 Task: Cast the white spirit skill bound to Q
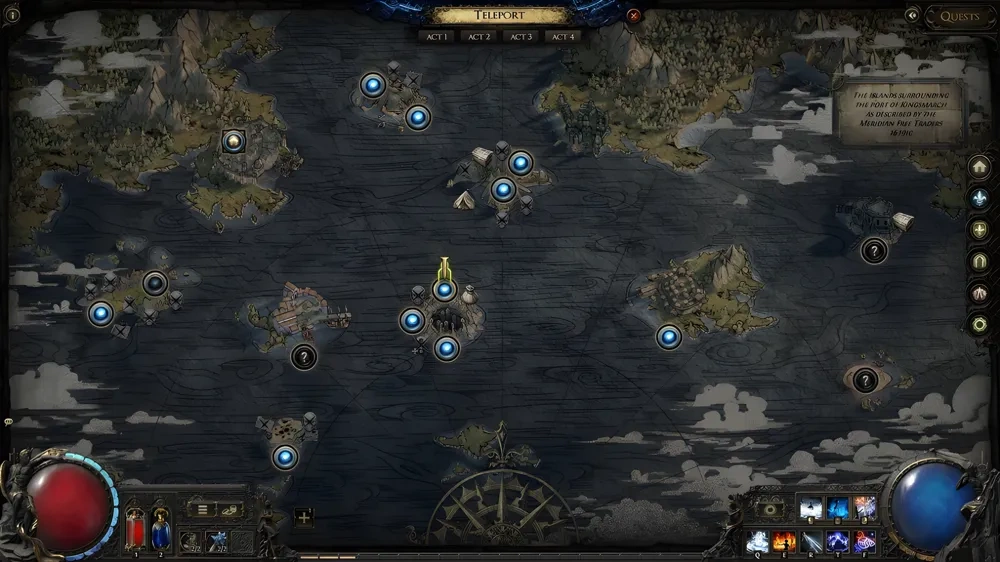tap(757, 542)
